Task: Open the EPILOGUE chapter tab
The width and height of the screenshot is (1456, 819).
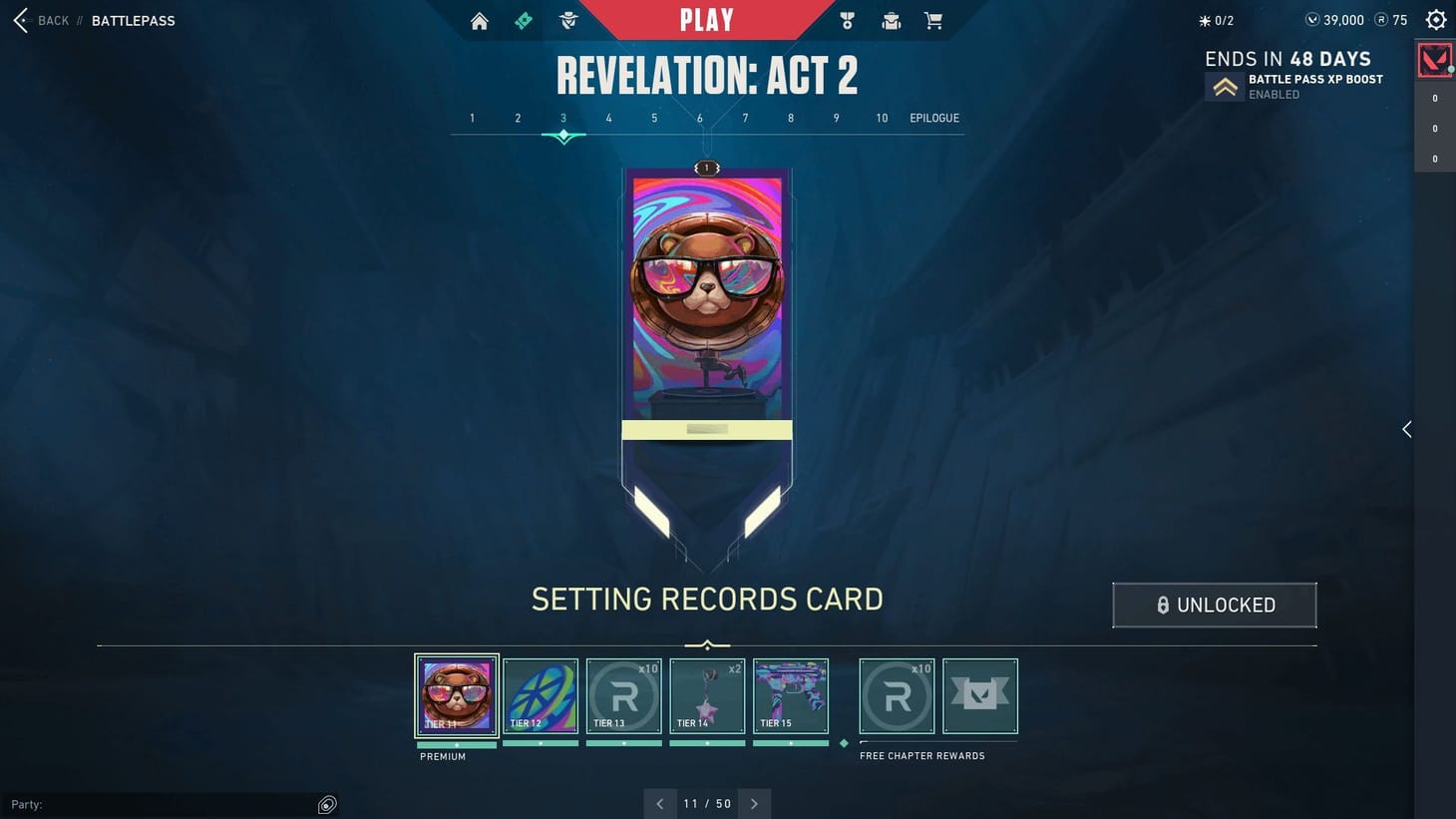Action: pos(933,118)
